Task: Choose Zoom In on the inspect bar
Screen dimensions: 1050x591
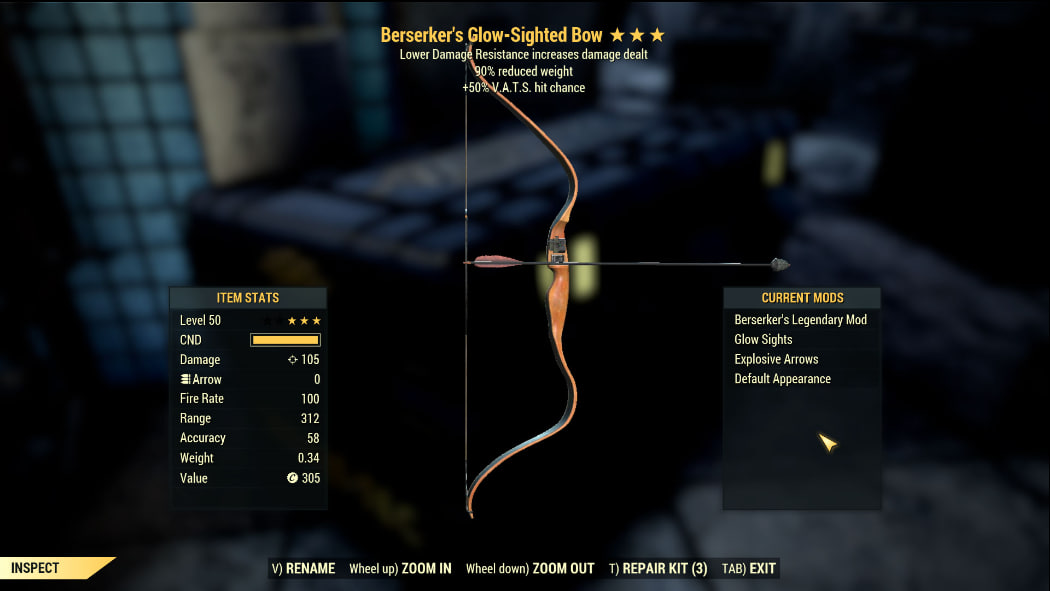Action: point(400,569)
